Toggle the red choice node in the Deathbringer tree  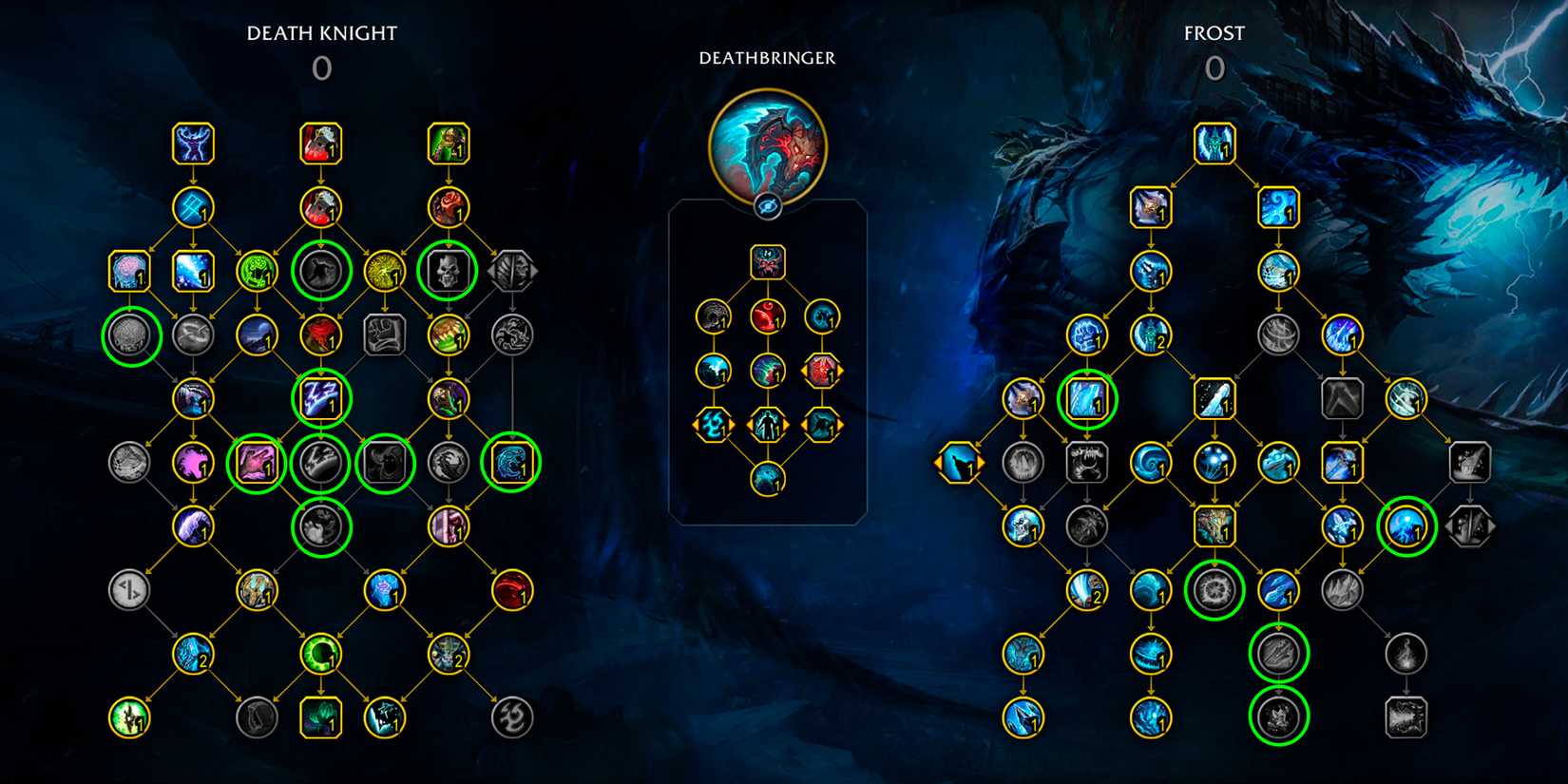(x=823, y=373)
